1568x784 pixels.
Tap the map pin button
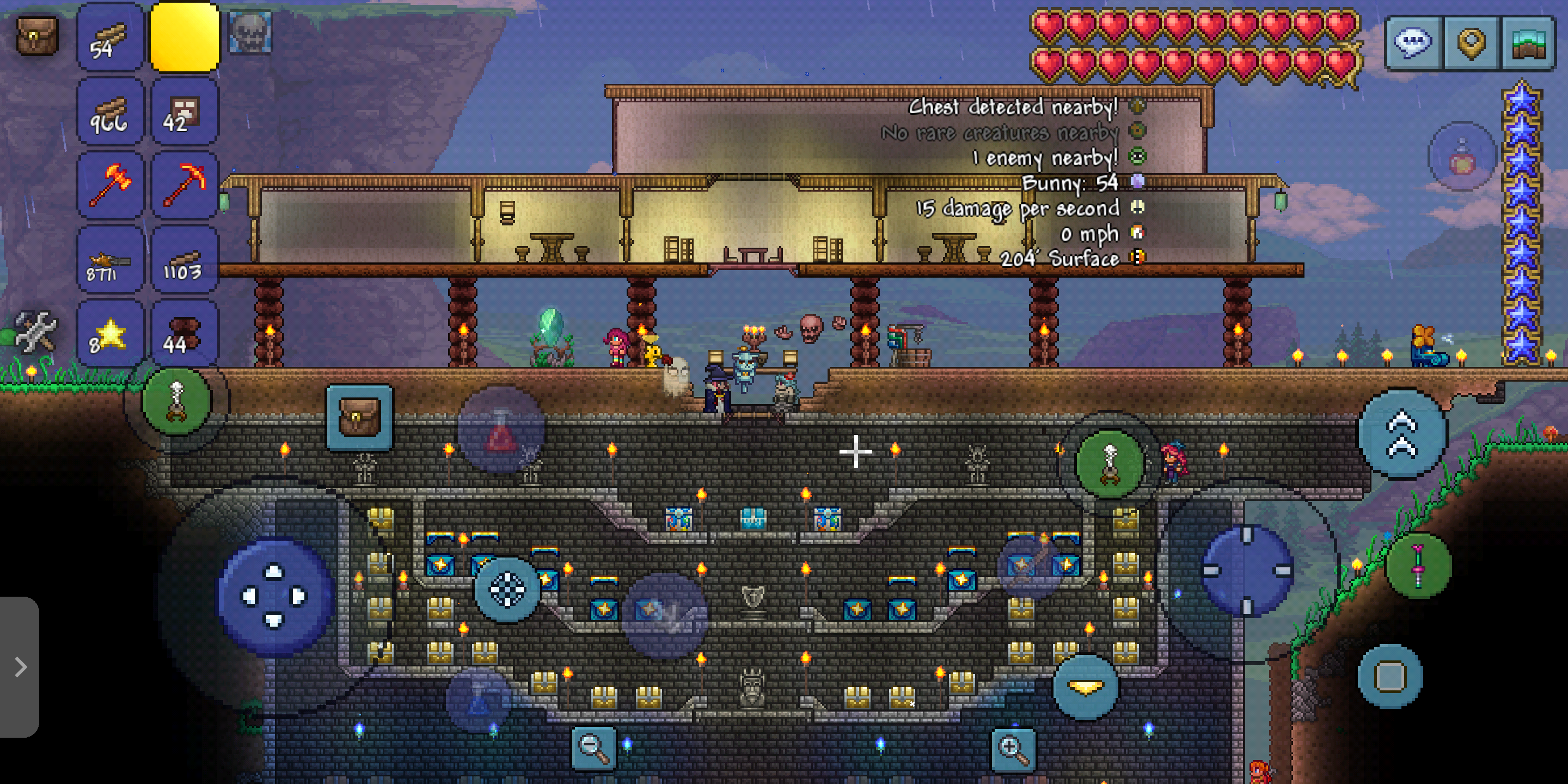click(1472, 44)
